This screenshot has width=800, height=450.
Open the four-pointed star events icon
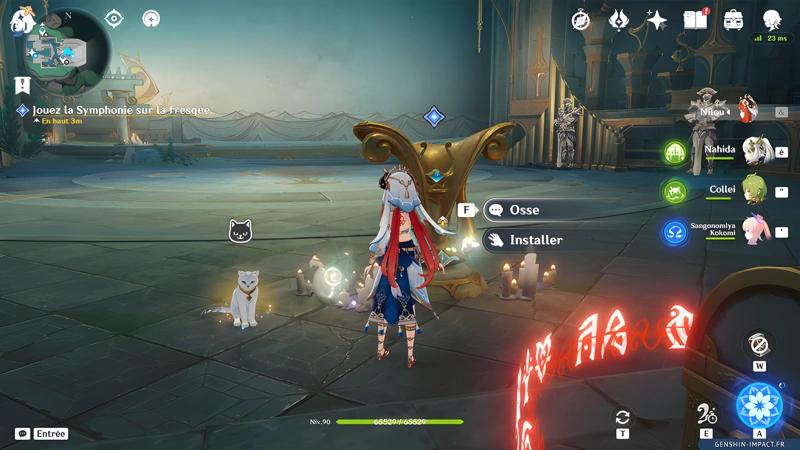pos(656,20)
